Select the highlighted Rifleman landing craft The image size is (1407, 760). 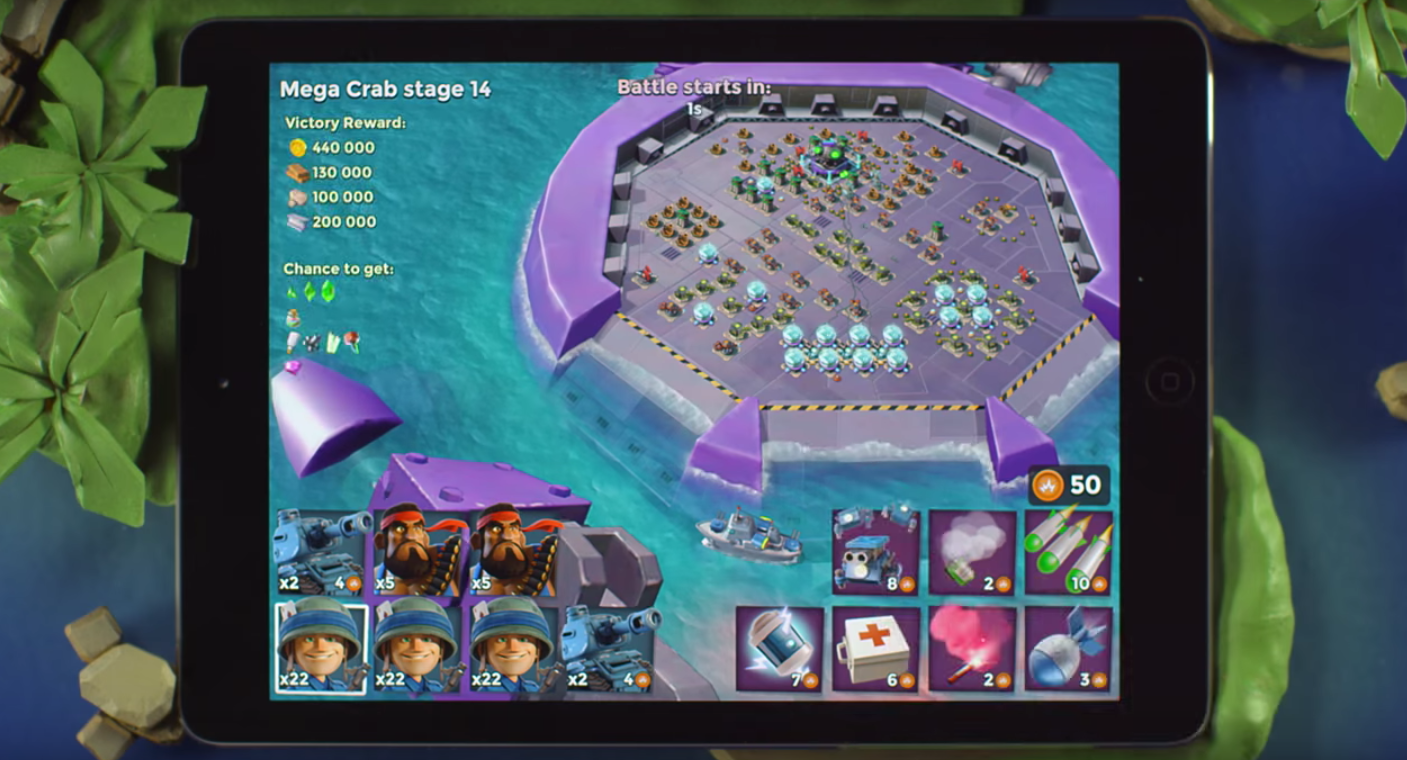[322, 650]
